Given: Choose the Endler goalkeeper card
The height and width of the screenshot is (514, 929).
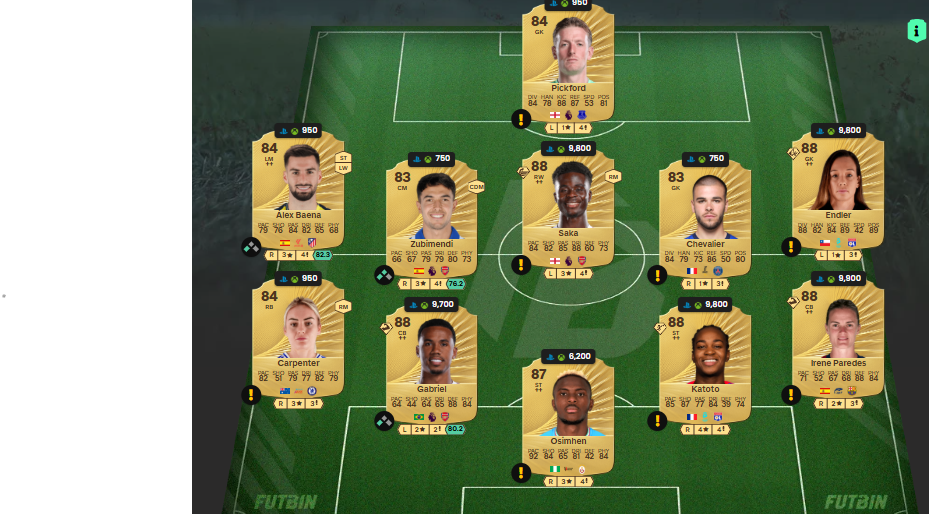Looking at the screenshot, I should click(x=837, y=190).
